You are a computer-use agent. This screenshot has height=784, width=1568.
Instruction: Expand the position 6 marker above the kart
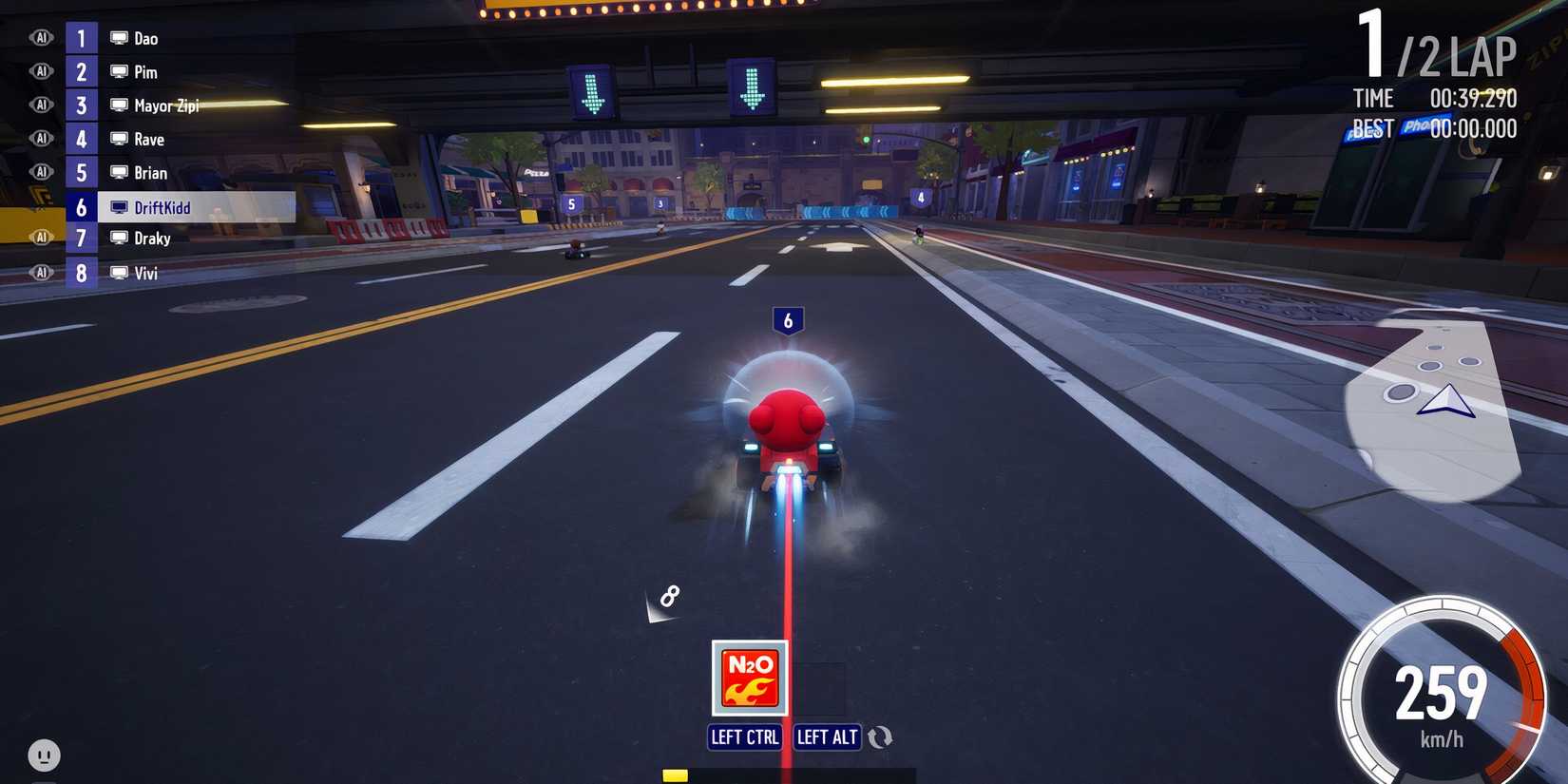788,321
